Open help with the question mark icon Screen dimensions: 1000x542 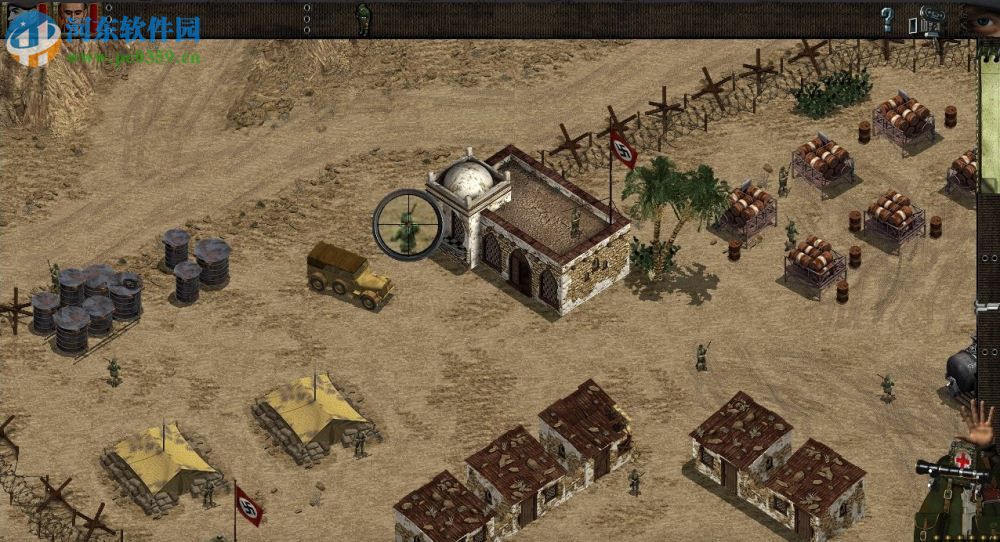click(886, 18)
